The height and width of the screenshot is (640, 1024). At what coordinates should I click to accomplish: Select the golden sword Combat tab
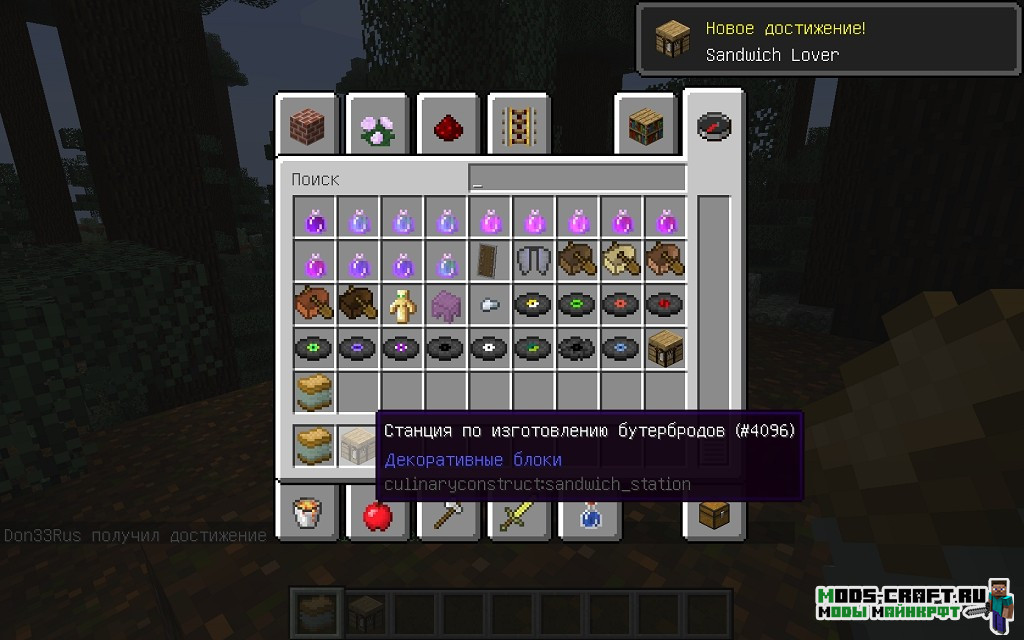pos(518,515)
